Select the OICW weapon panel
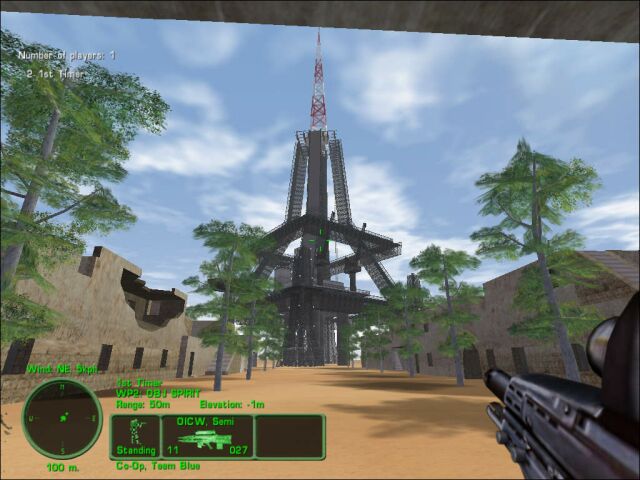 (206, 436)
